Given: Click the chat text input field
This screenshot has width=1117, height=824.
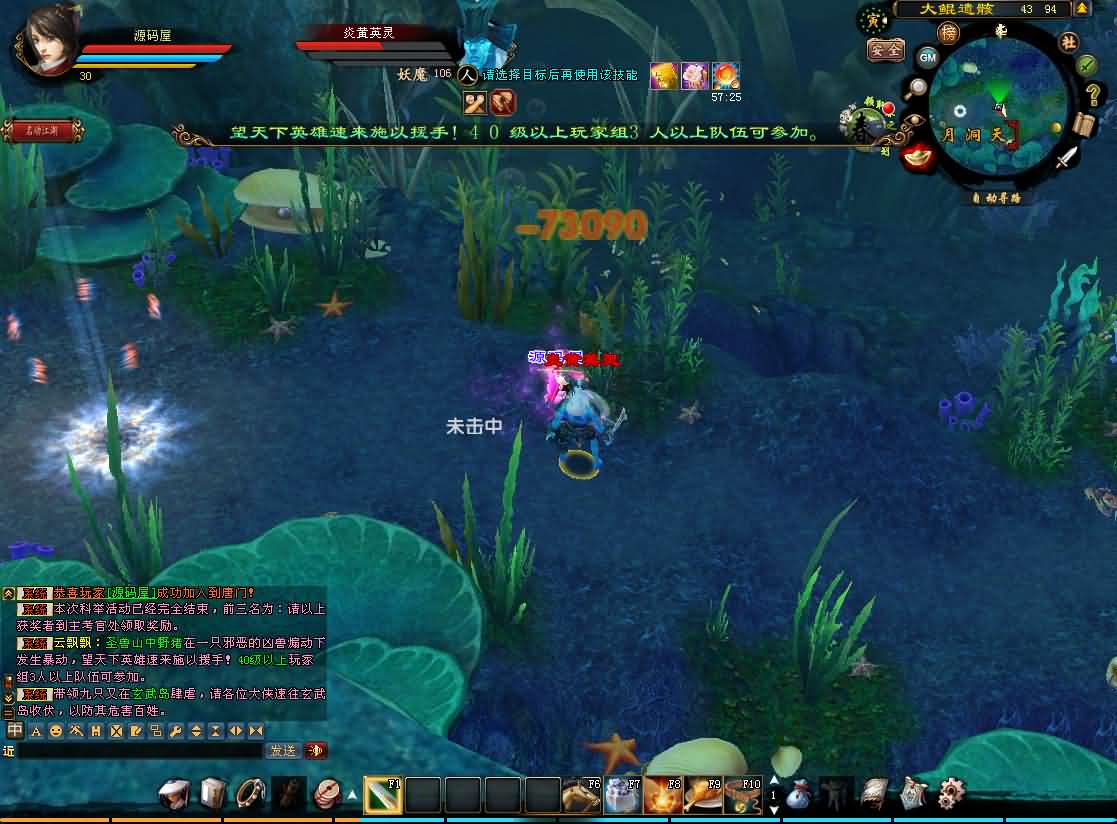Looking at the screenshot, I should [140, 750].
